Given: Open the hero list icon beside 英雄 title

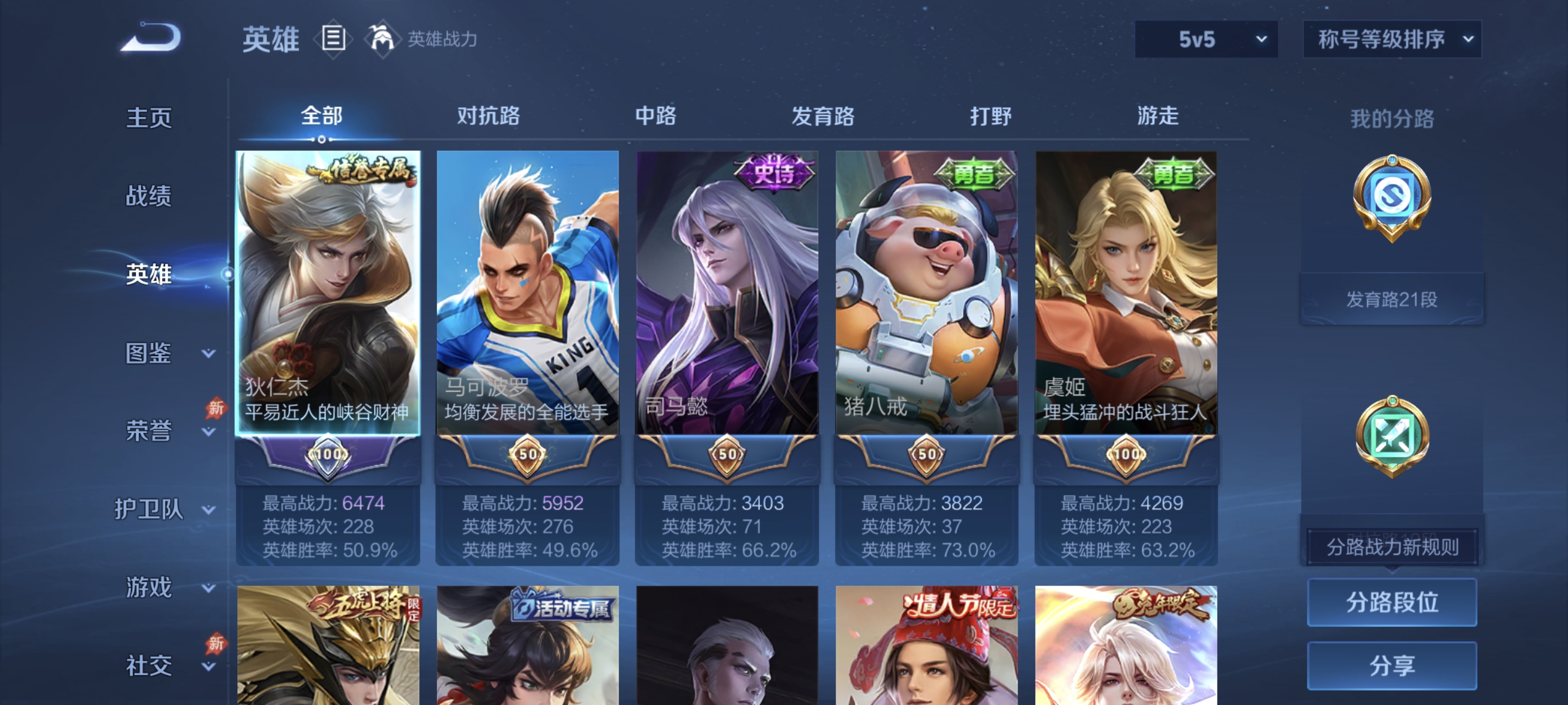Looking at the screenshot, I should [332, 38].
